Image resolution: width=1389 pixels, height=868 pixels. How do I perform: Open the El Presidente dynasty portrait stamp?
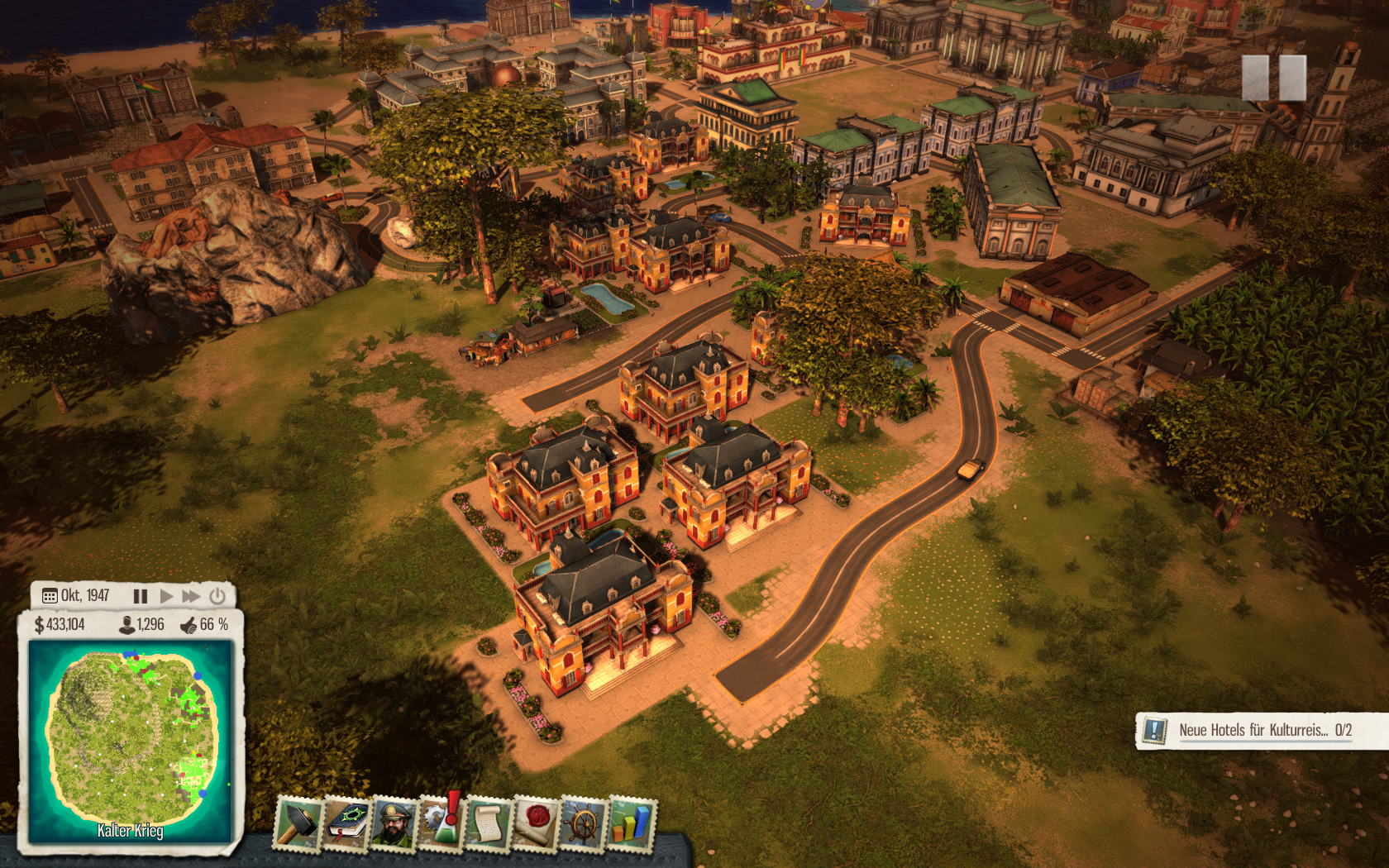[394, 823]
